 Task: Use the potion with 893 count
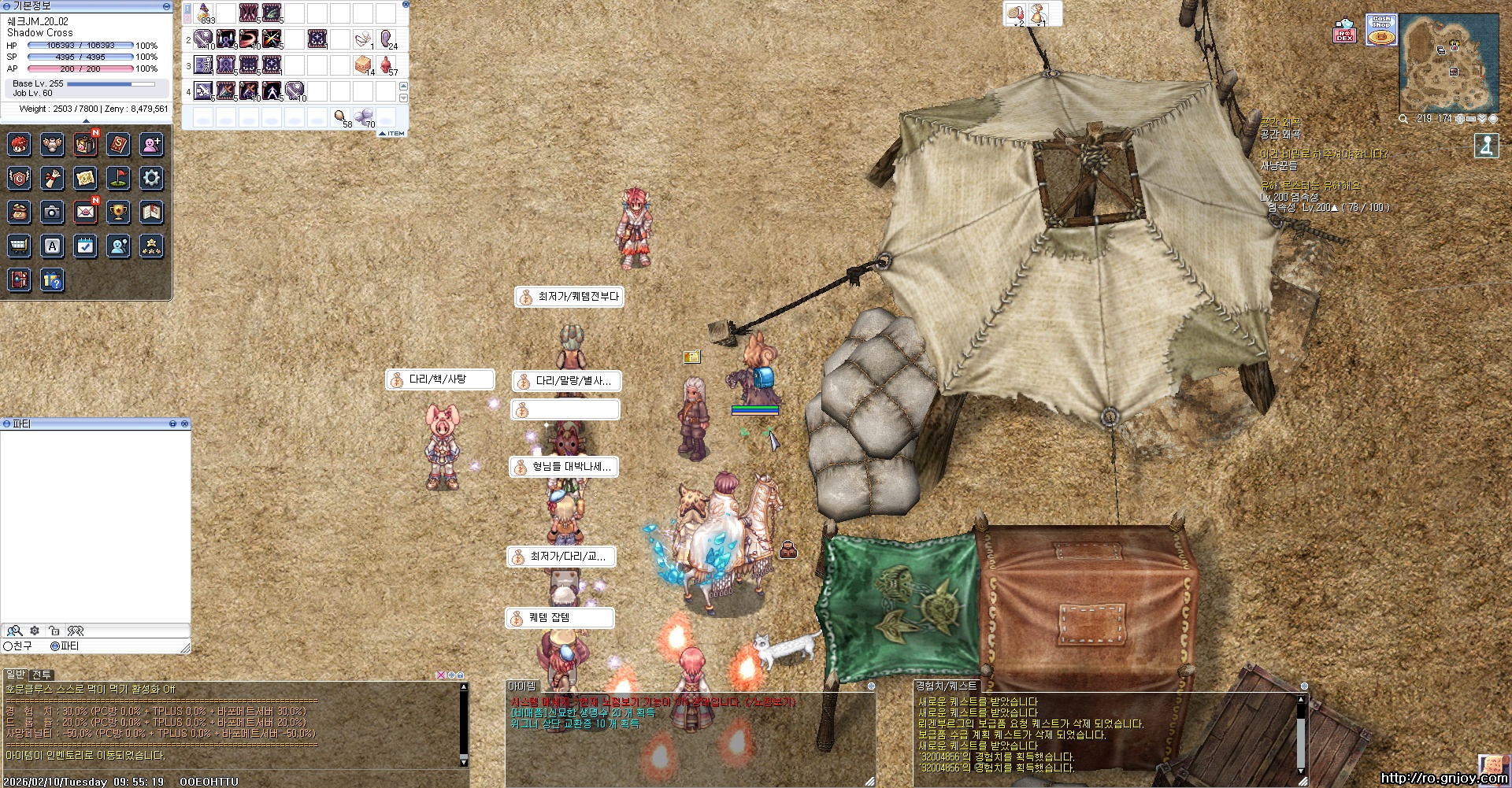click(x=205, y=13)
